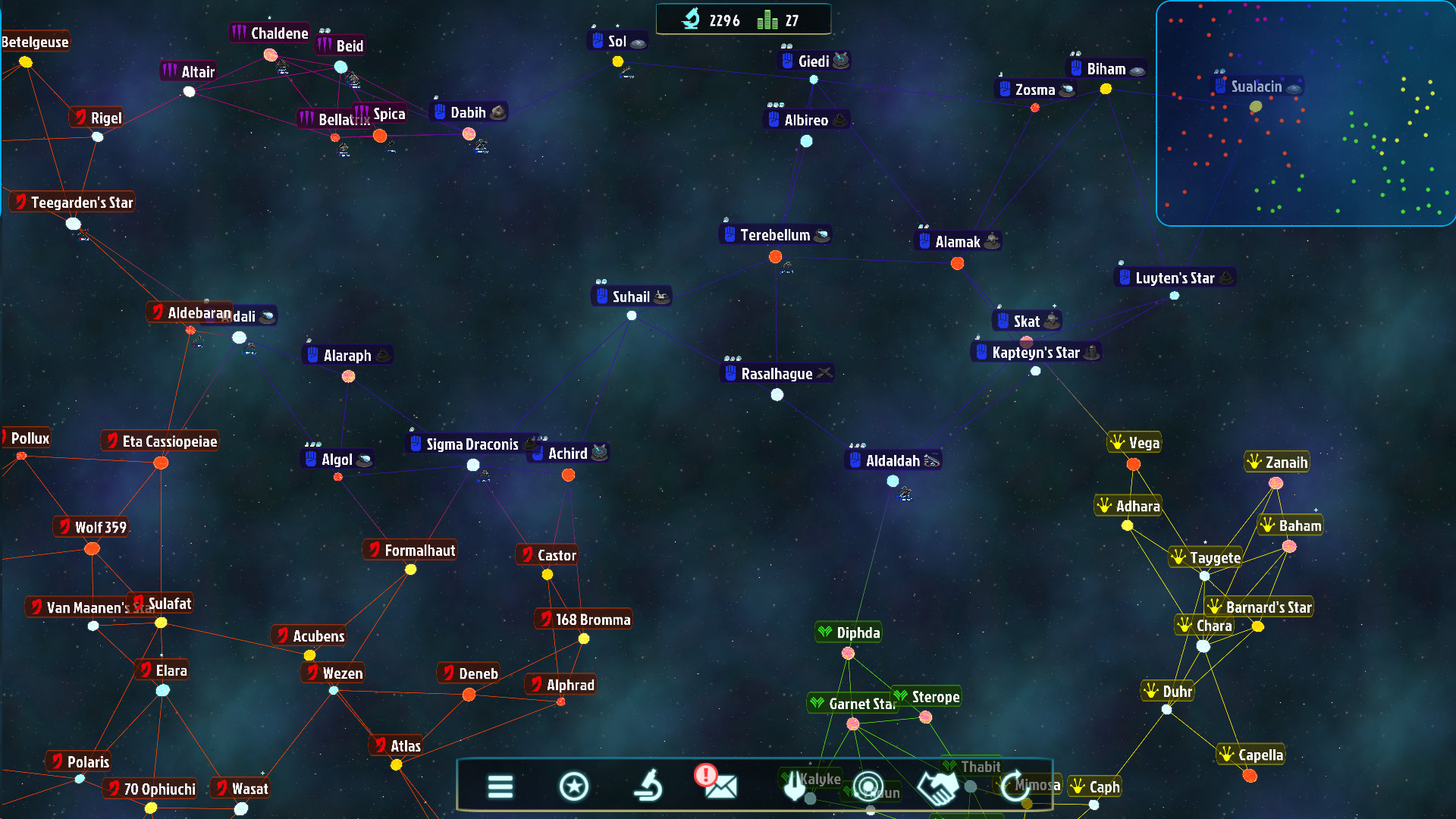Viewport: 1456px width, 819px height.
Task: Select the Sol system label
Action: (616, 41)
